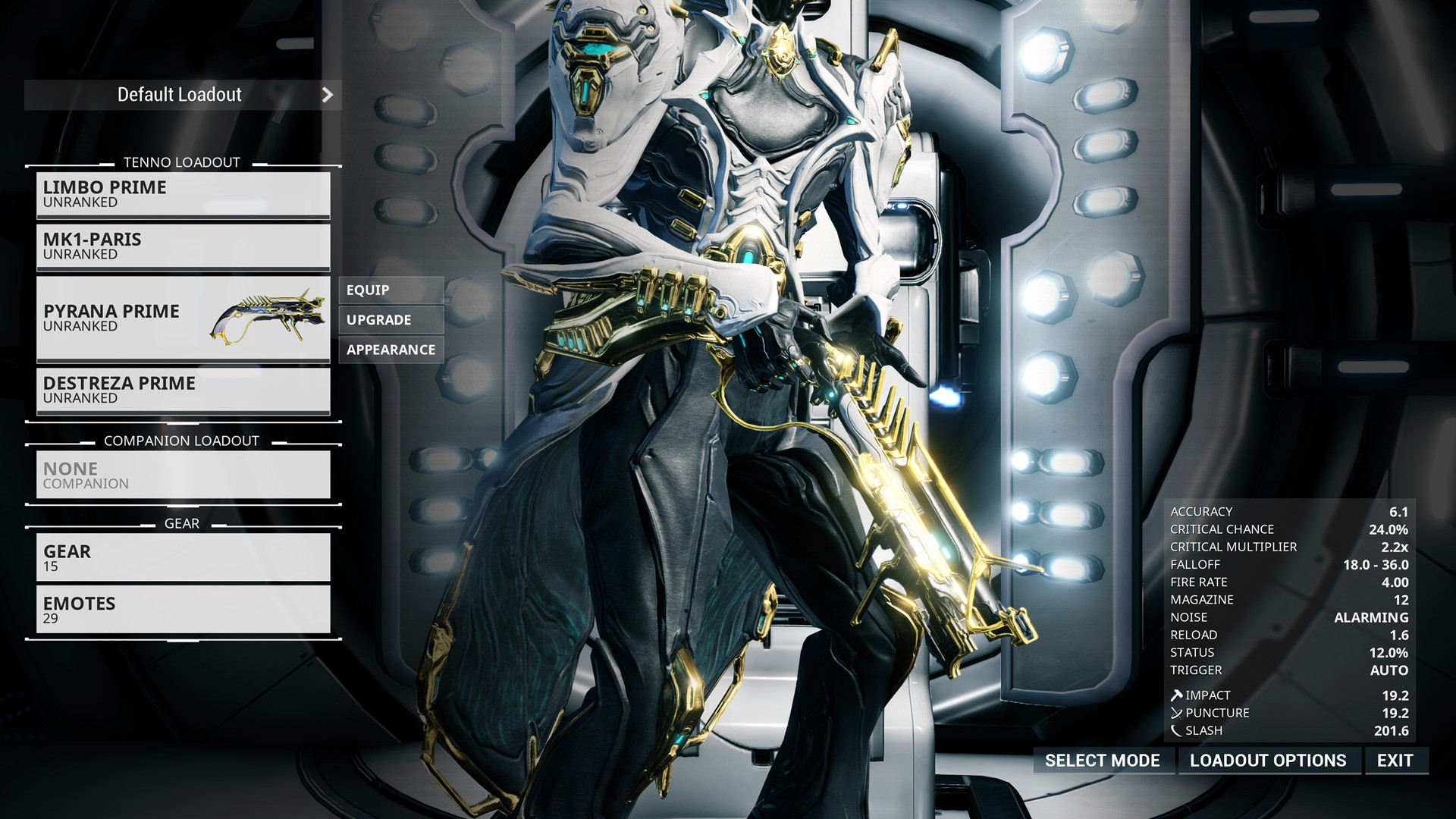Click the rank progress bar under Limbo Prime
Image resolution: width=1456 pixels, height=819 pixels.
click(182, 218)
